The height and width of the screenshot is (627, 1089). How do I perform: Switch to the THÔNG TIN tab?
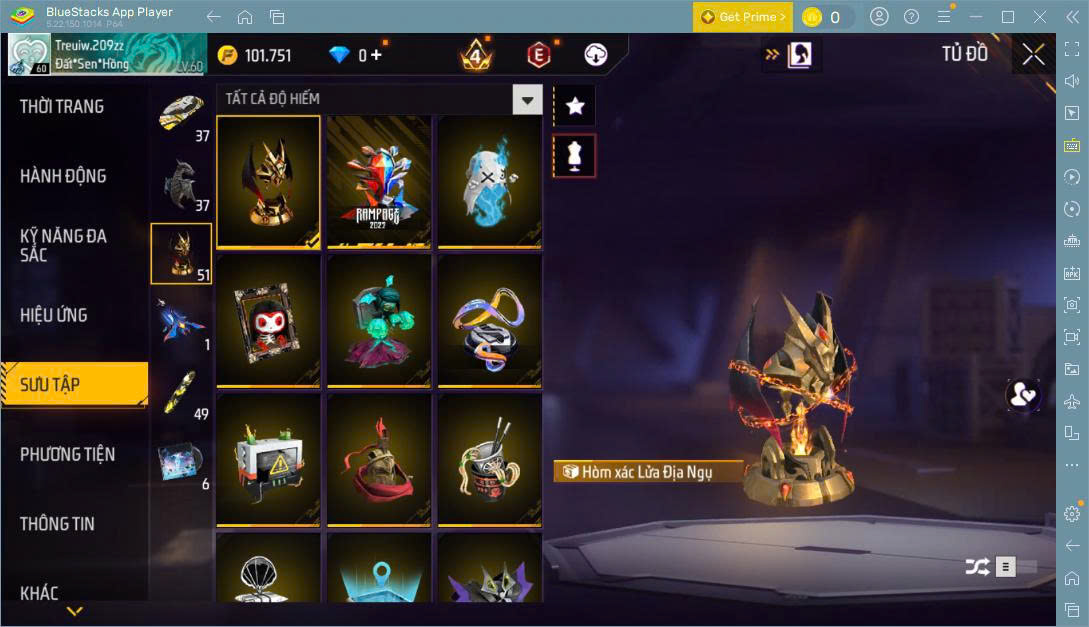point(57,523)
